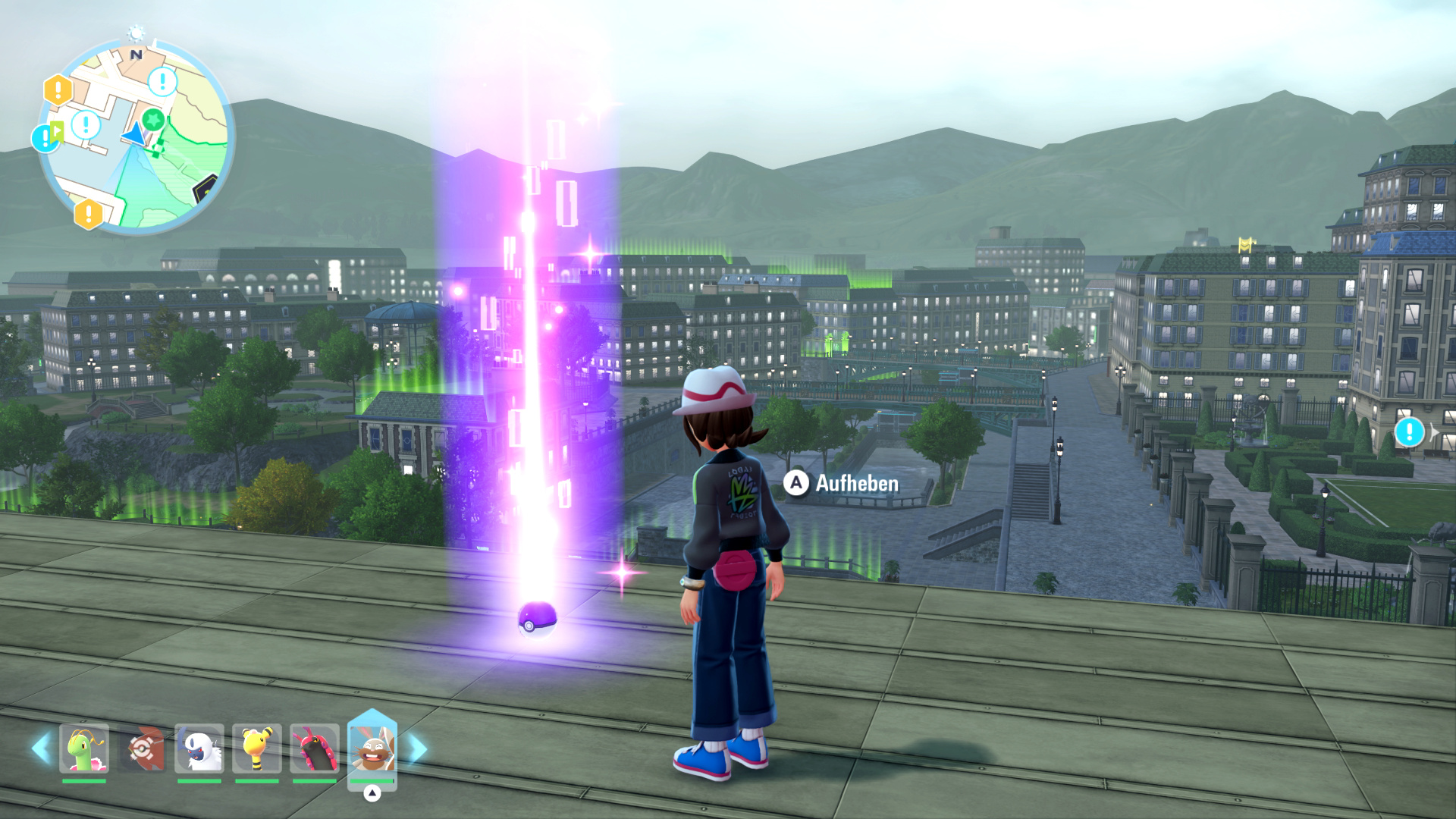The image size is (1456, 819).
Task: Click the right arrow of the party bar
Action: (417, 748)
